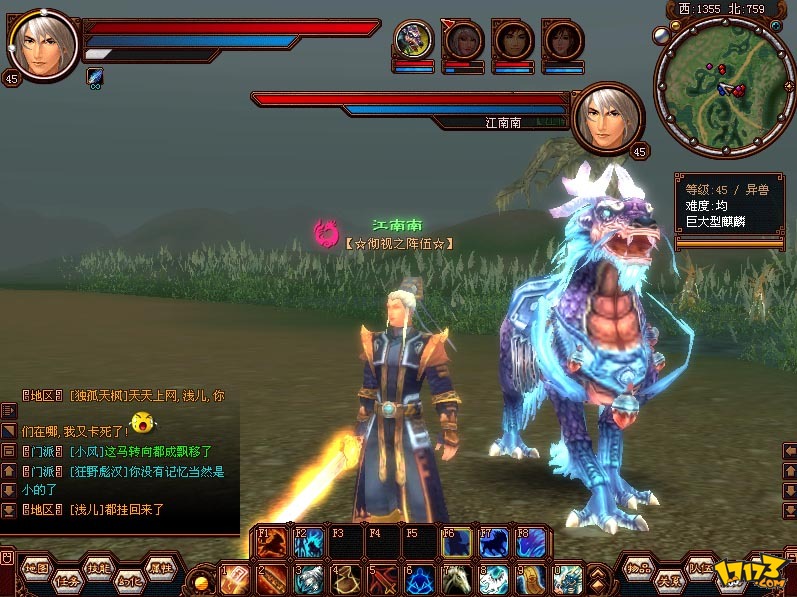Image resolution: width=797 pixels, height=597 pixels.
Task: Select the 江南南 target portrait
Action: (x=607, y=116)
